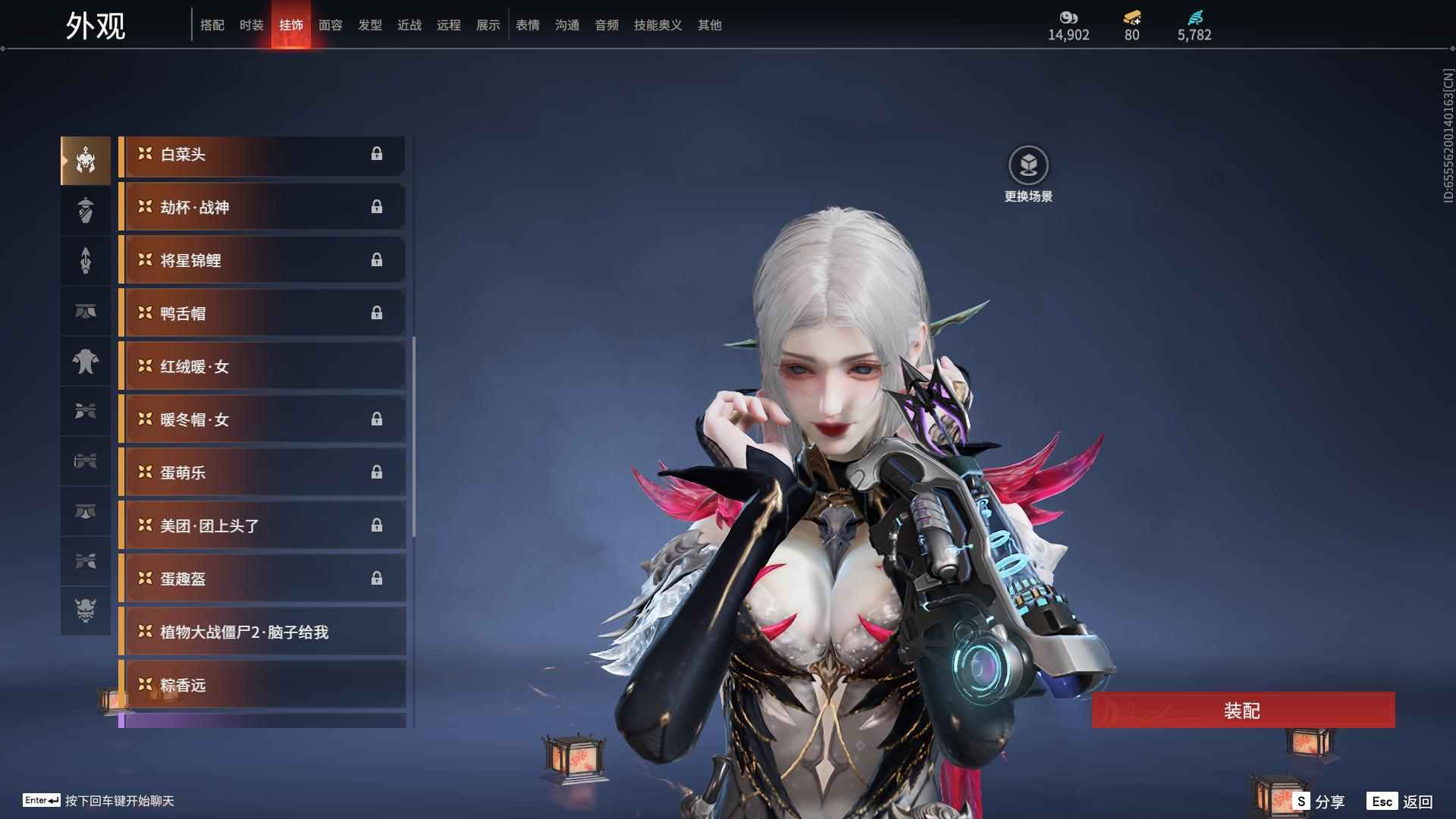This screenshot has height=819, width=1456.
Task: Select the helmet head-accessory category
Action: (x=86, y=160)
